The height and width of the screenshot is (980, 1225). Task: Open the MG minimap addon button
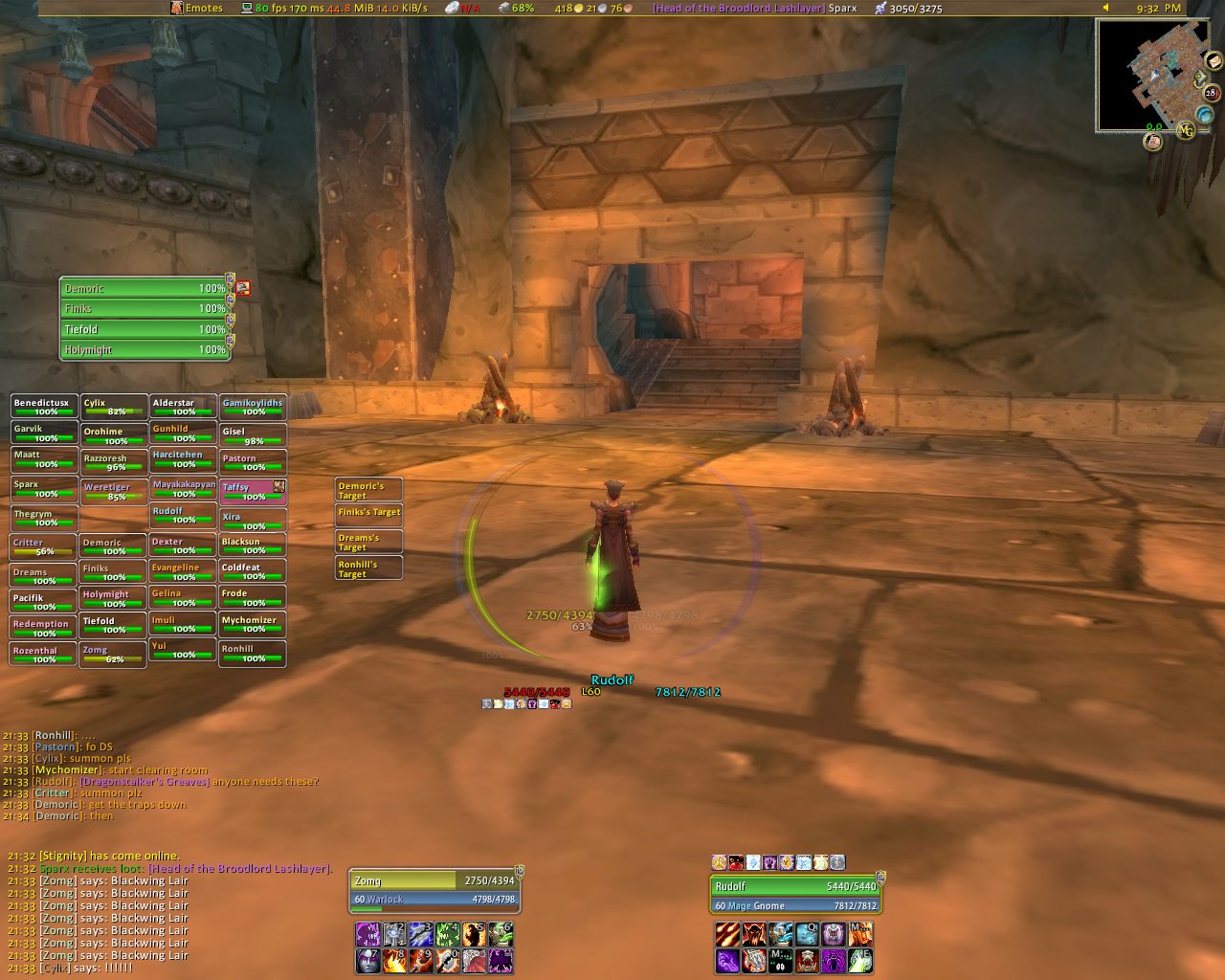(1185, 130)
